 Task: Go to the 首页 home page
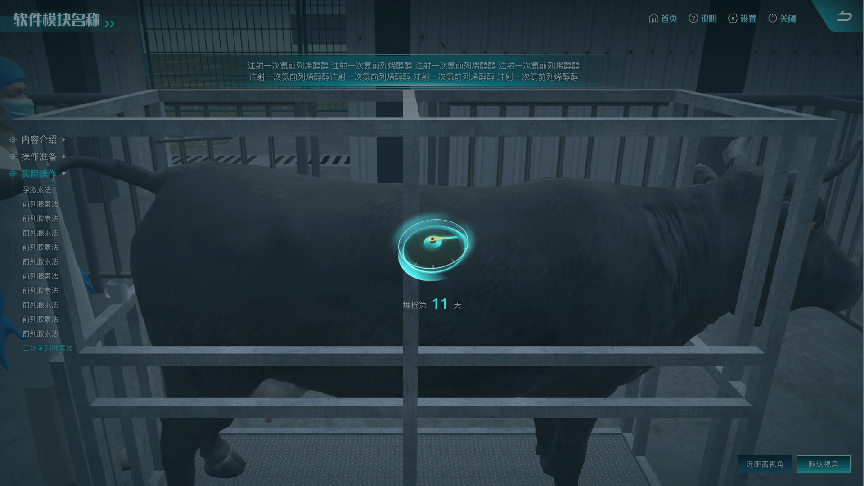point(663,19)
